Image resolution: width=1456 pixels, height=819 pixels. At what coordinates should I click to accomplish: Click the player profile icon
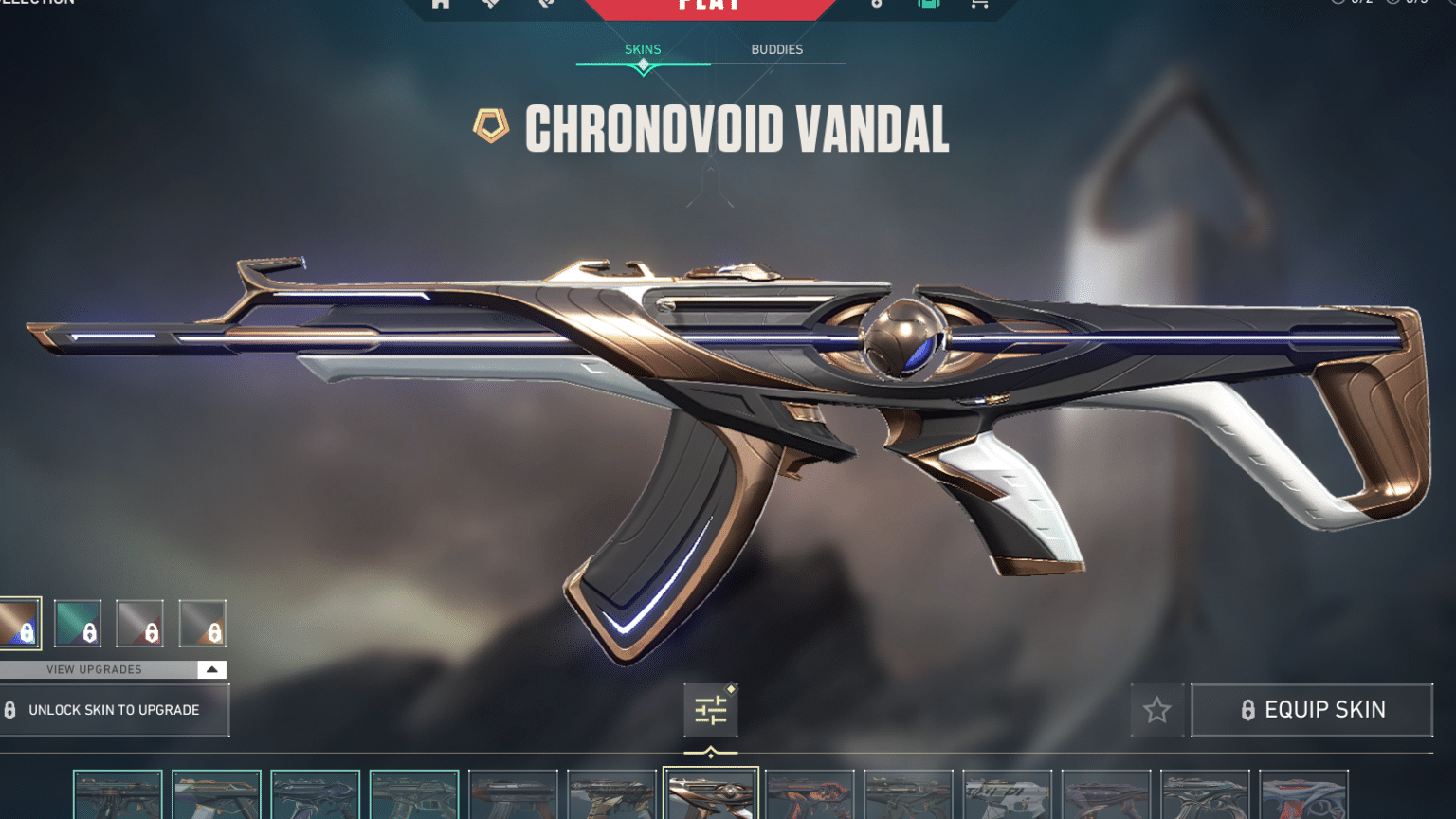point(544,5)
